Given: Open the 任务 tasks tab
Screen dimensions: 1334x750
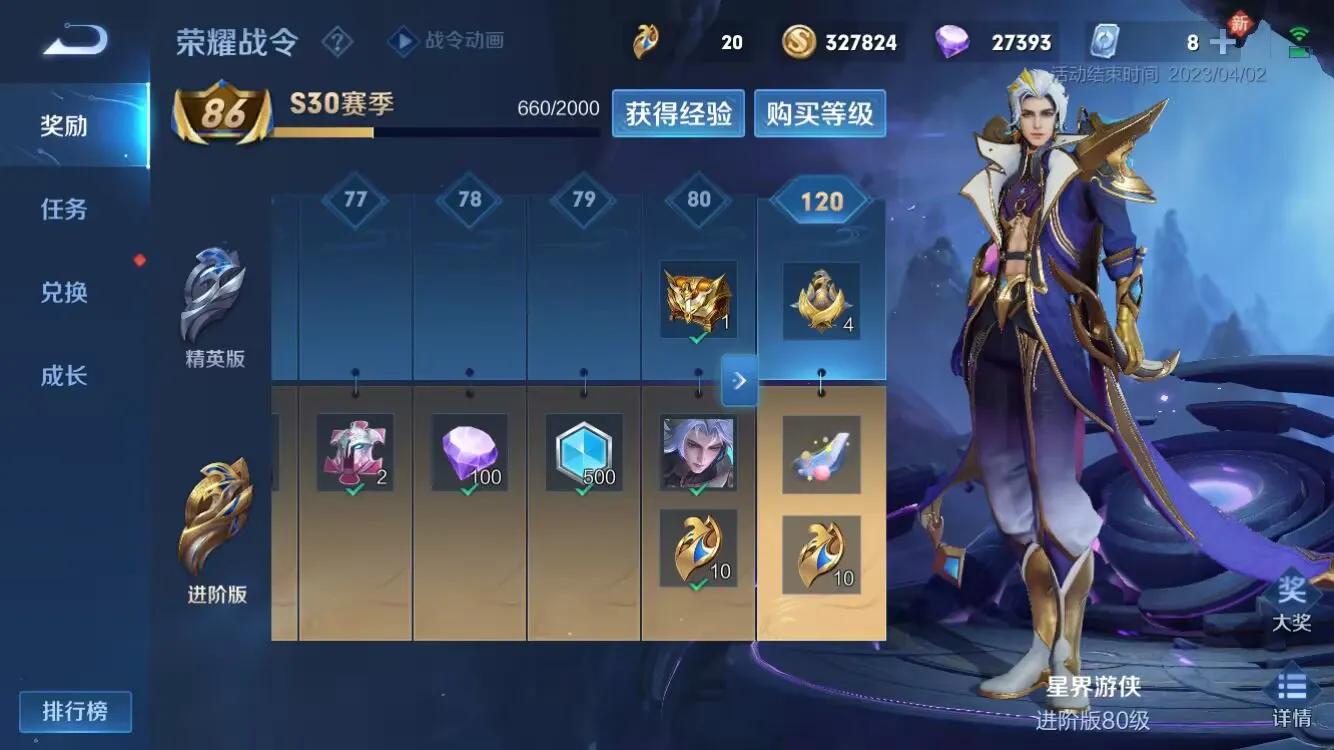Looking at the screenshot, I should (64, 209).
